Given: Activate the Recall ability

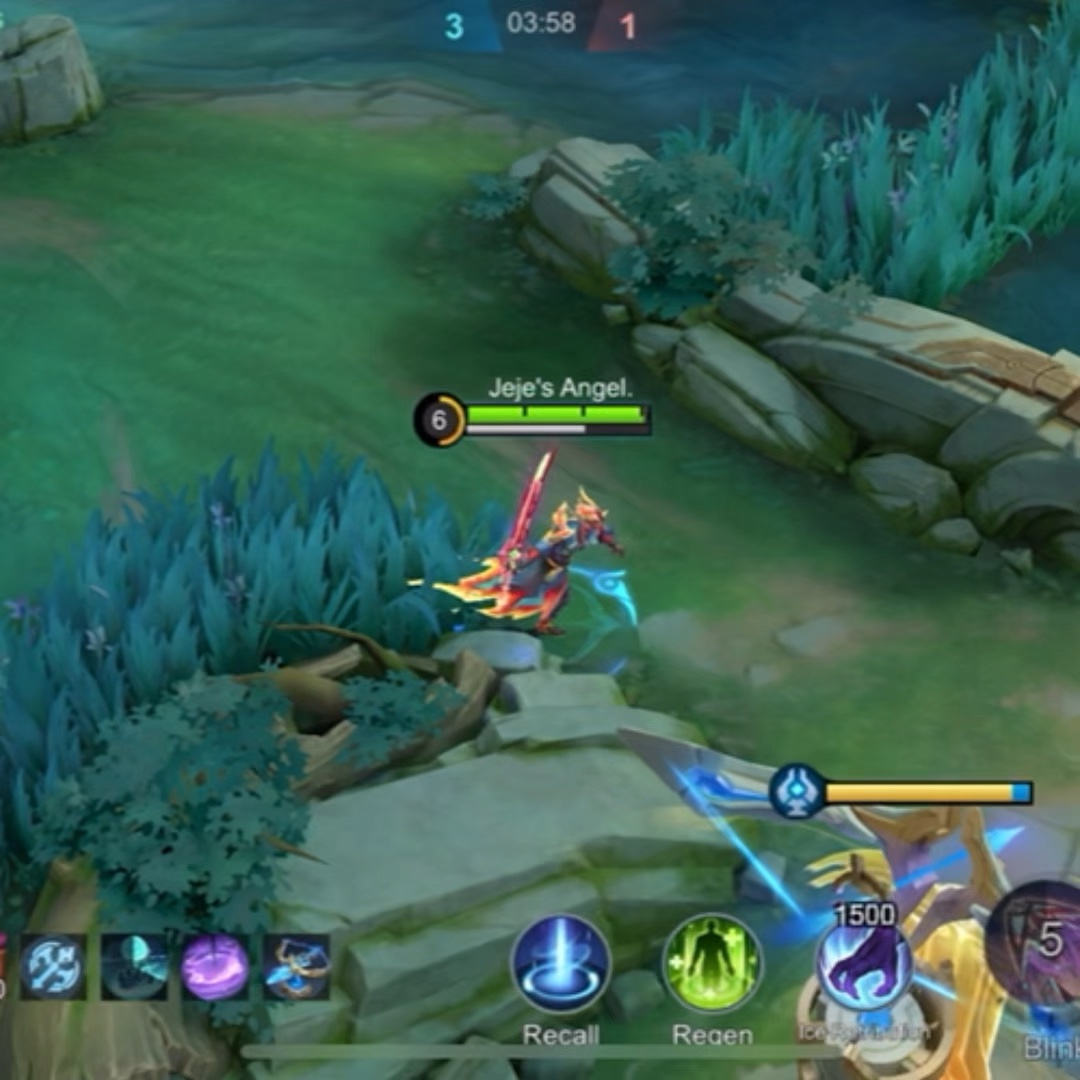Looking at the screenshot, I should [x=561, y=964].
